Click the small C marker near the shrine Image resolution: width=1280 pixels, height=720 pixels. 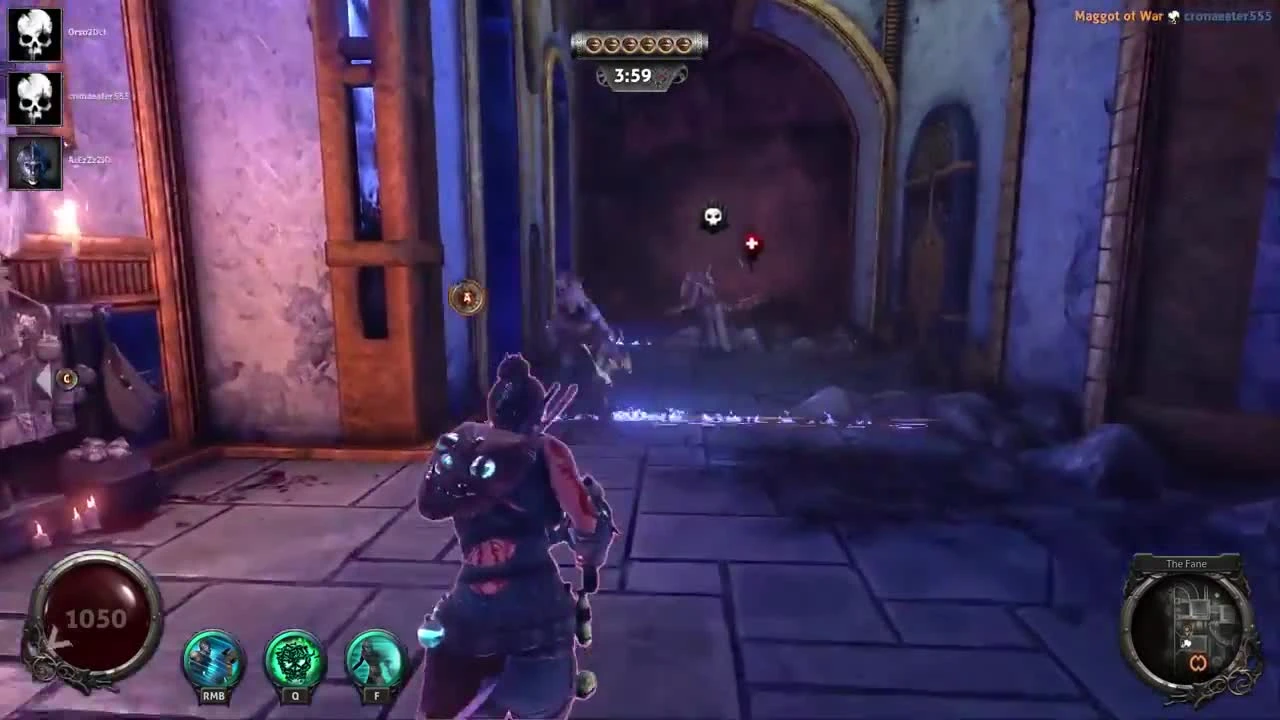point(67,380)
